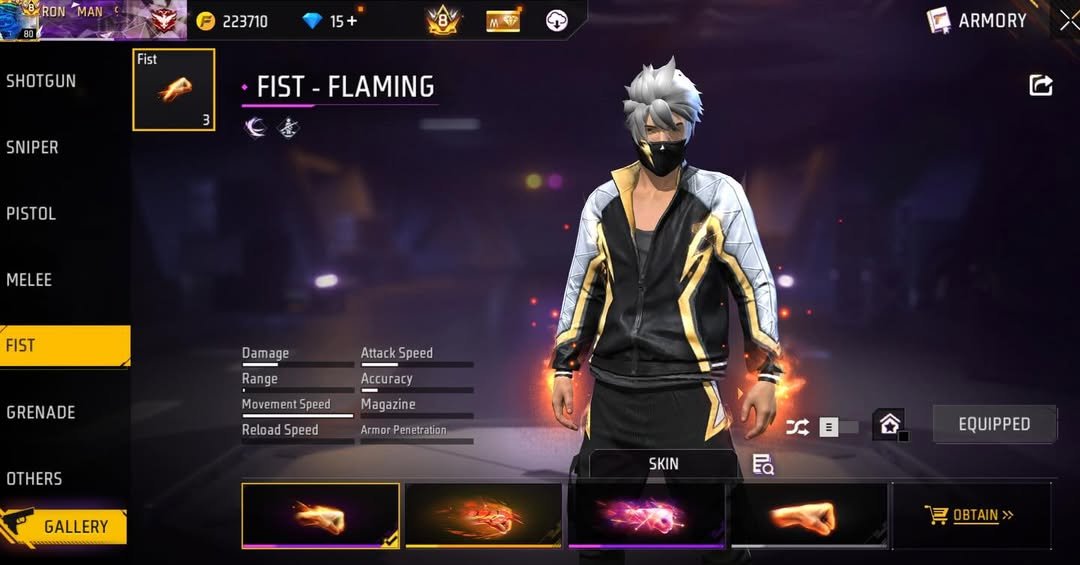Add diamonds with the plus button

(x=351, y=21)
